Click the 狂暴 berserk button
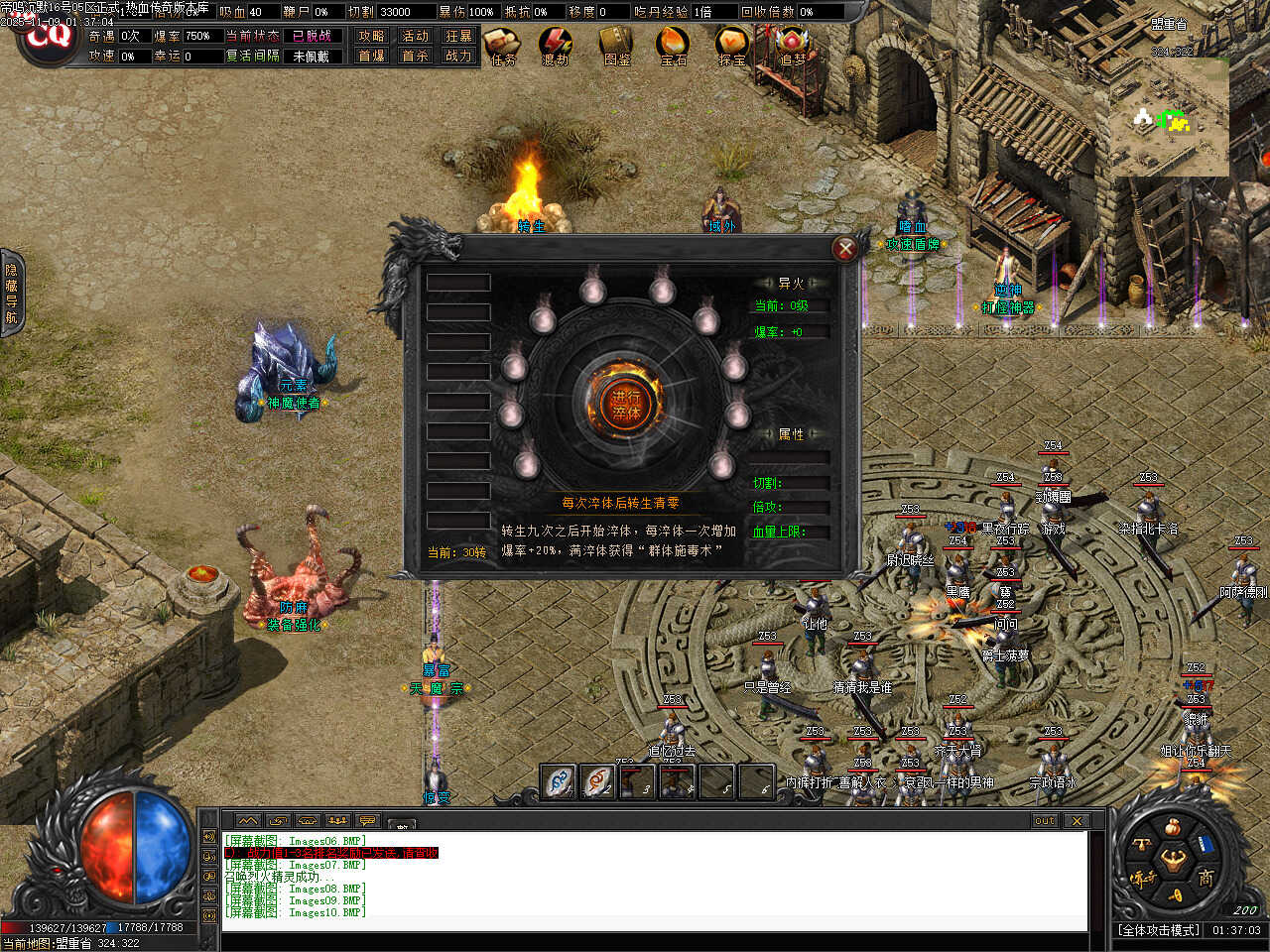This screenshot has width=1270, height=952. point(458,36)
